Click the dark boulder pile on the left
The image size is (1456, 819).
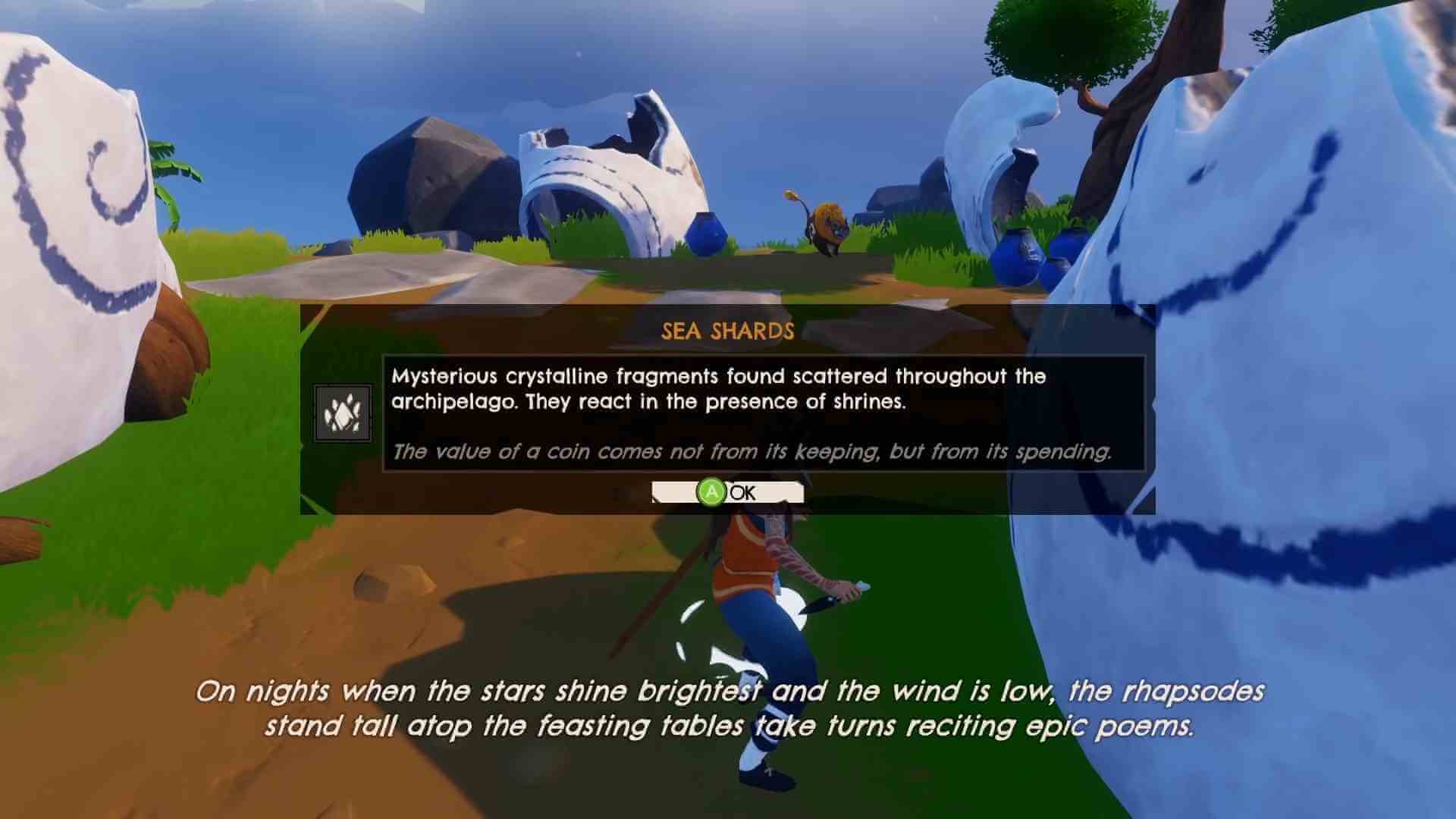(432, 174)
